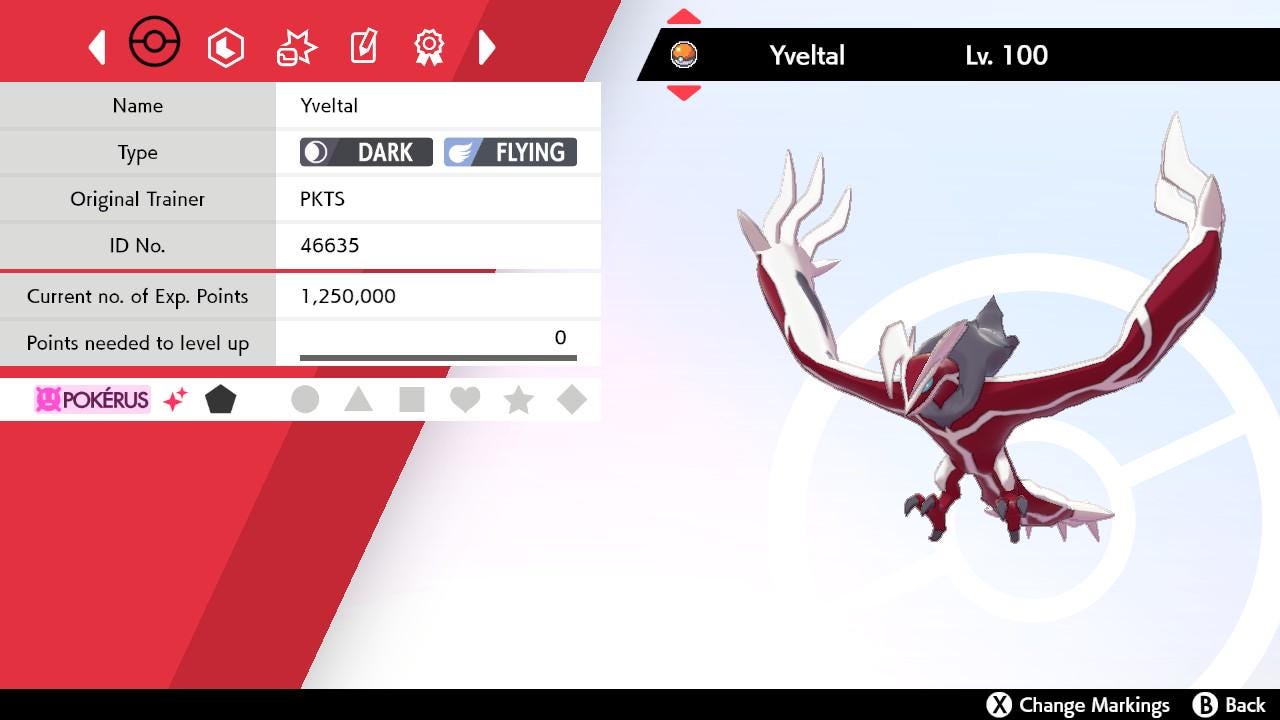Open the trainer memo notes tab

tap(363, 47)
